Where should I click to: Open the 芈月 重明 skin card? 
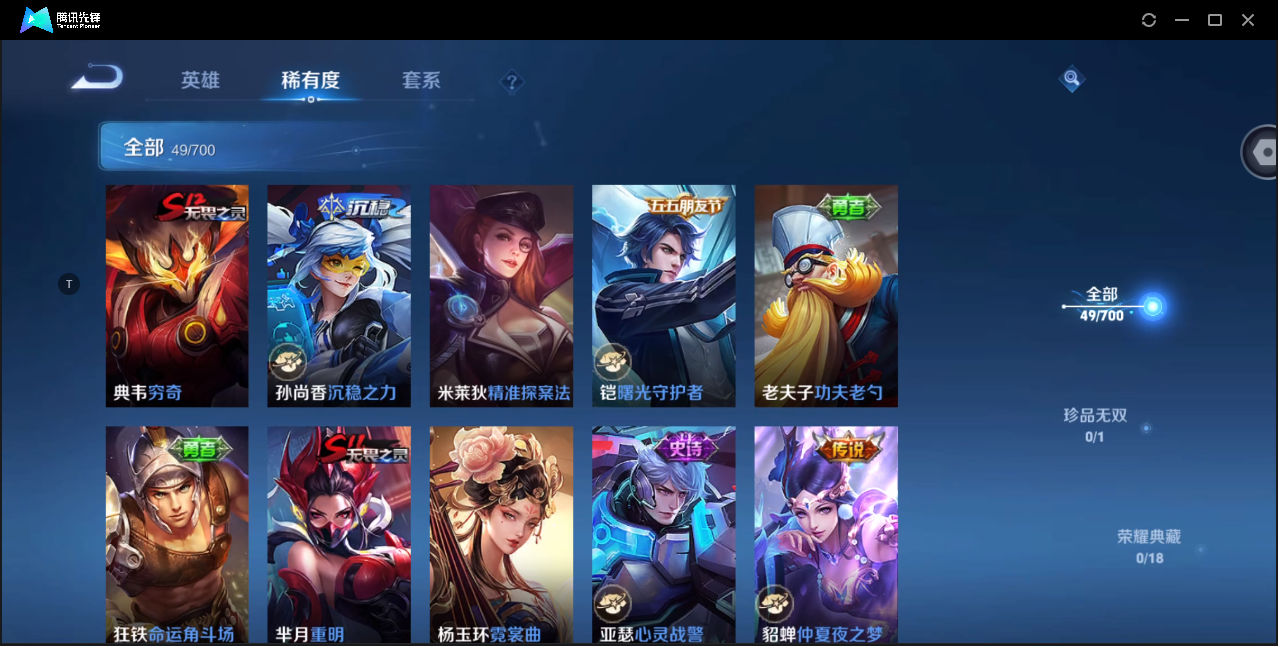tap(339, 534)
